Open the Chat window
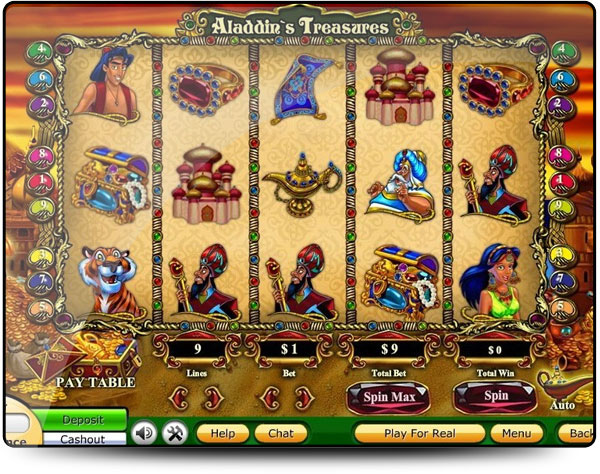 (281, 433)
